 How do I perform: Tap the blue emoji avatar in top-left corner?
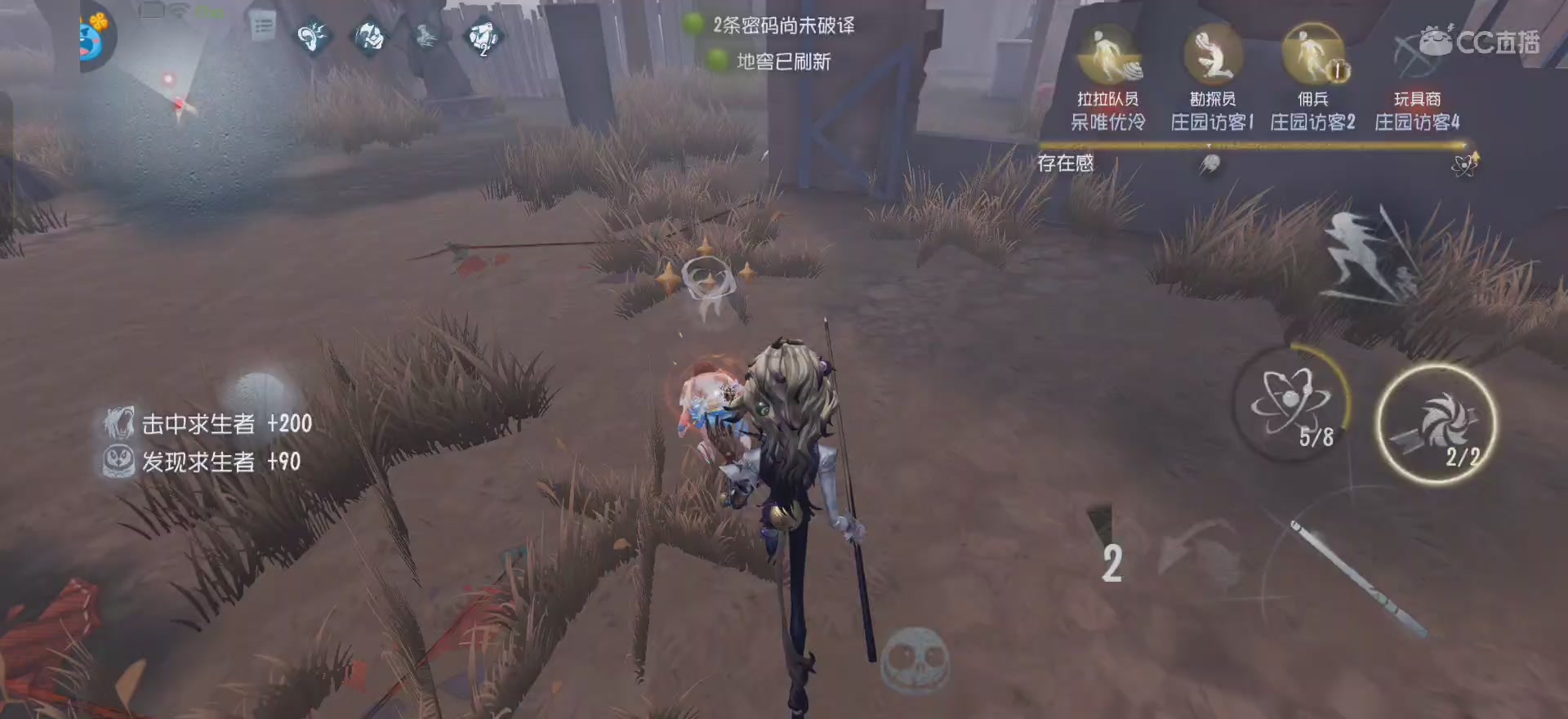[x=87, y=37]
